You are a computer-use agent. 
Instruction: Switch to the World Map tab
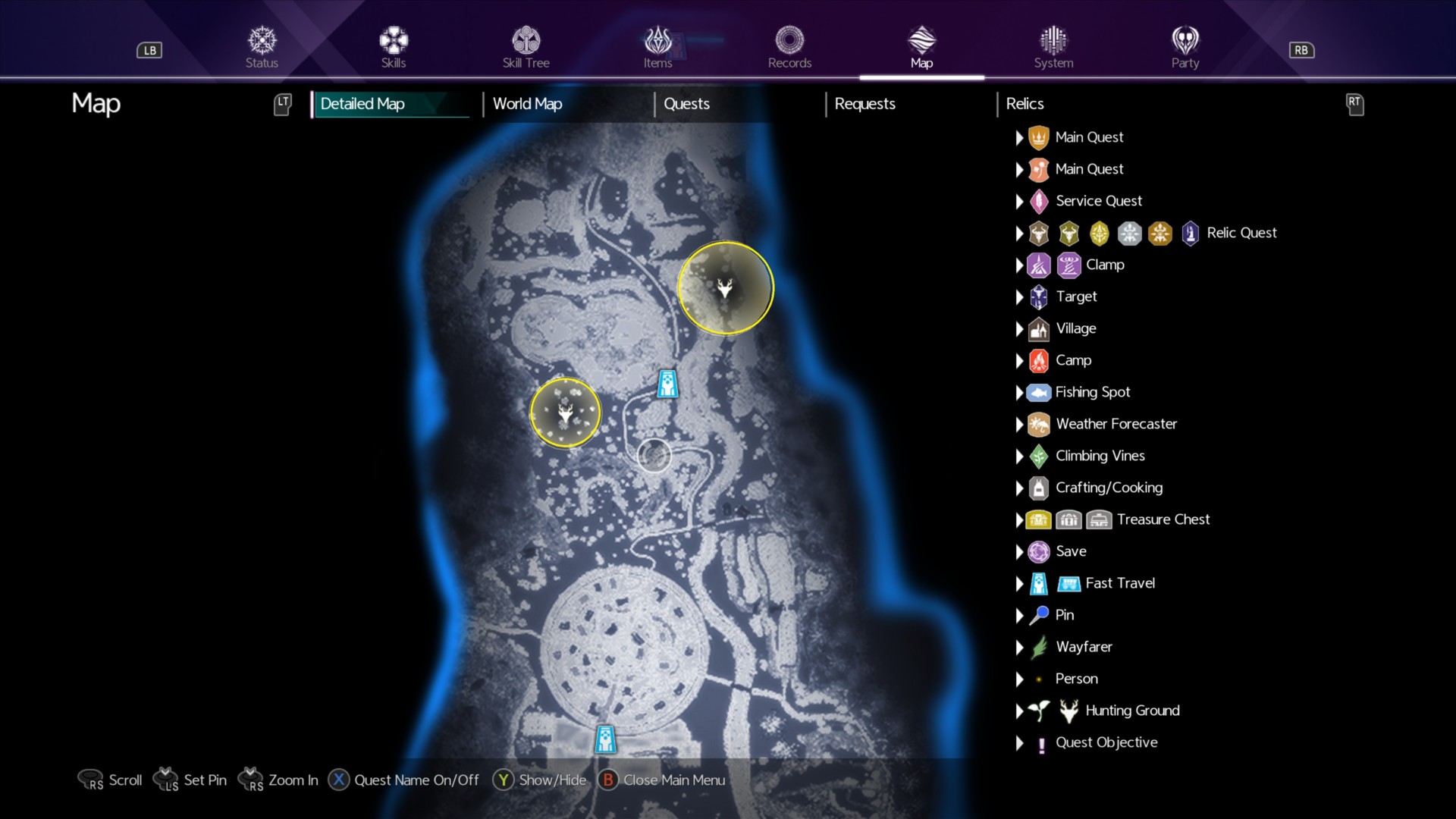(x=527, y=104)
